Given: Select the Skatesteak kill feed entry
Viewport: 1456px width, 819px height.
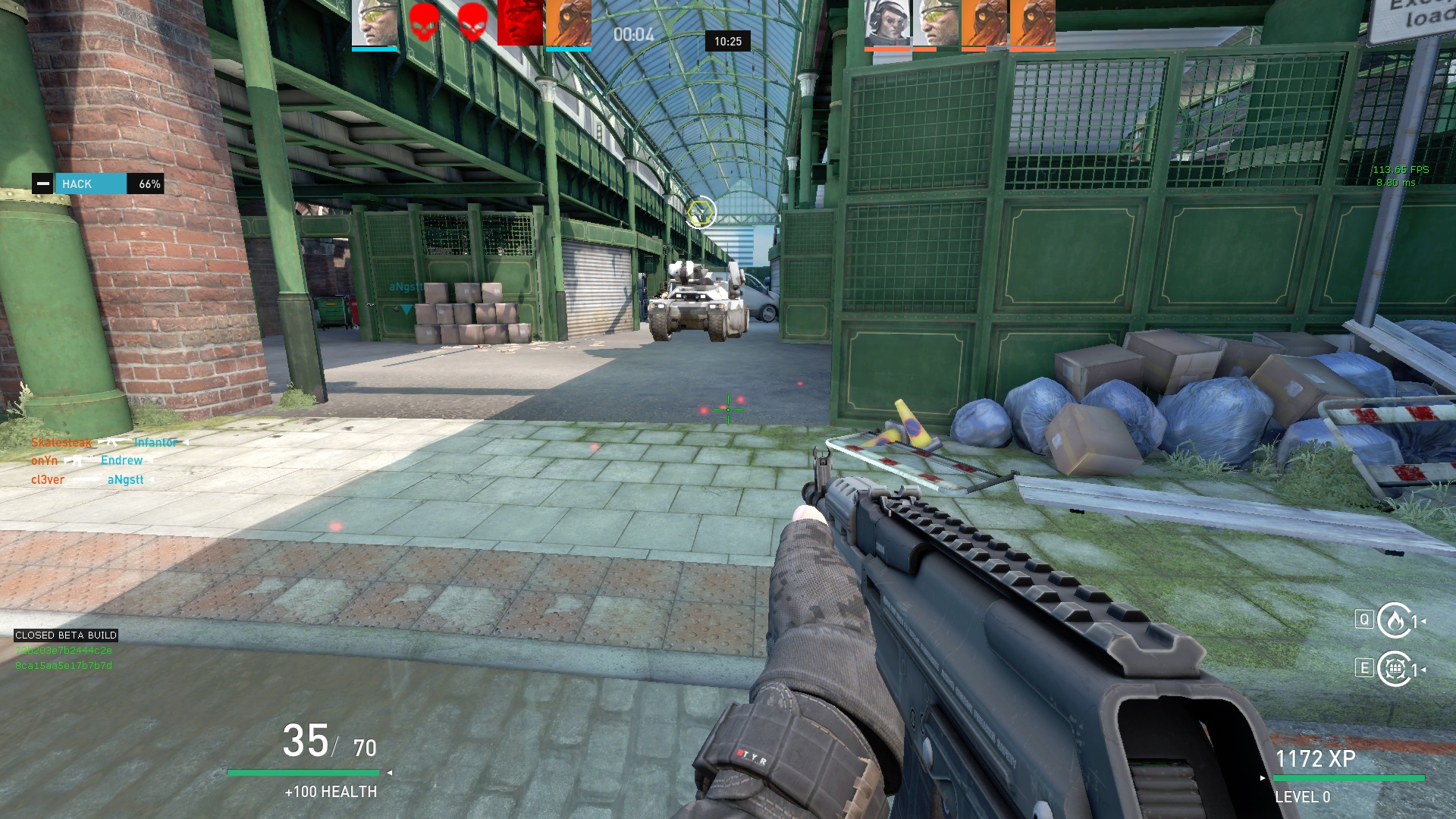Looking at the screenshot, I should click(x=61, y=442).
